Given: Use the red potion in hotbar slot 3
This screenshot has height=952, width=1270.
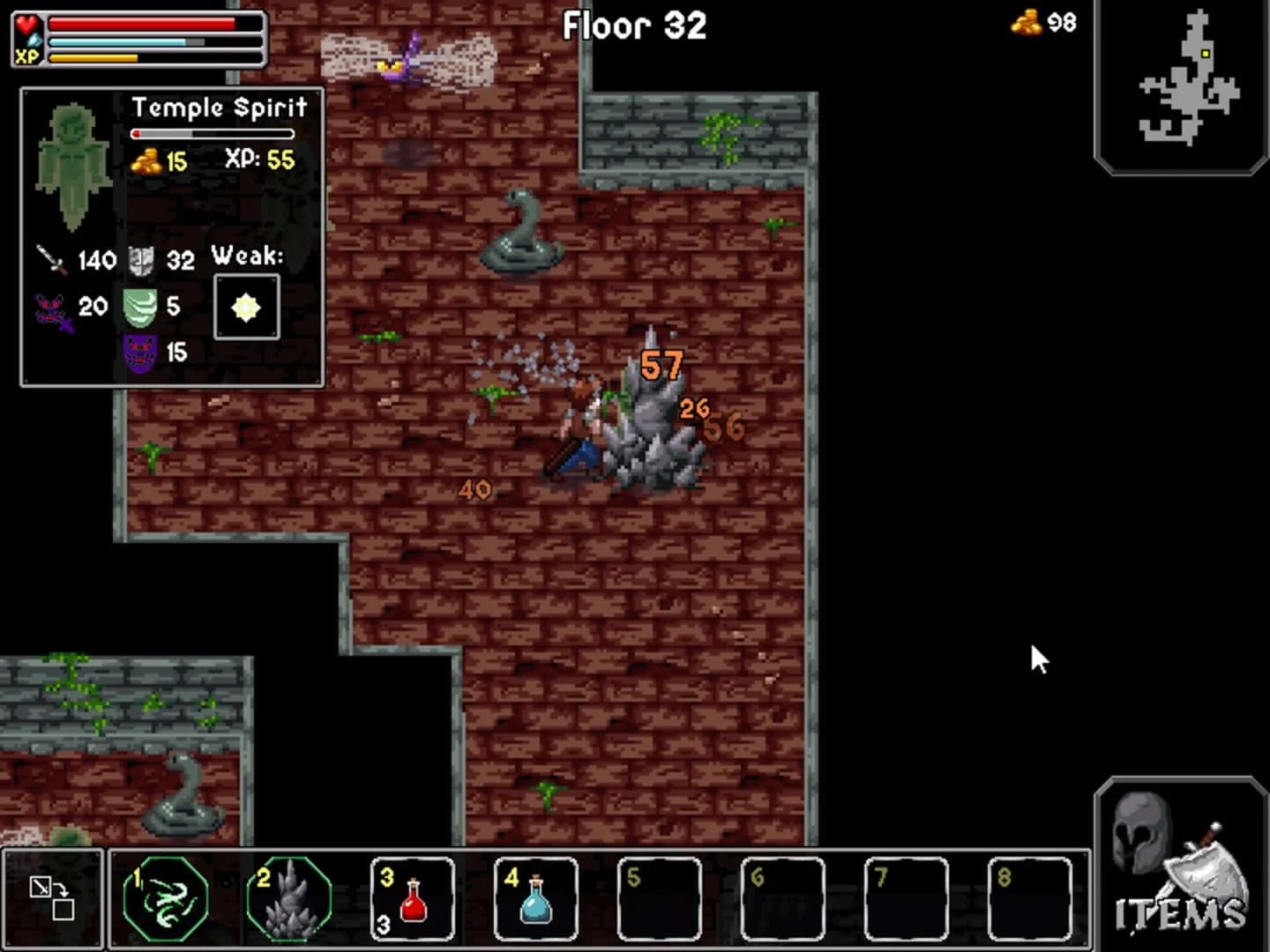Looking at the screenshot, I should pos(413,899).
